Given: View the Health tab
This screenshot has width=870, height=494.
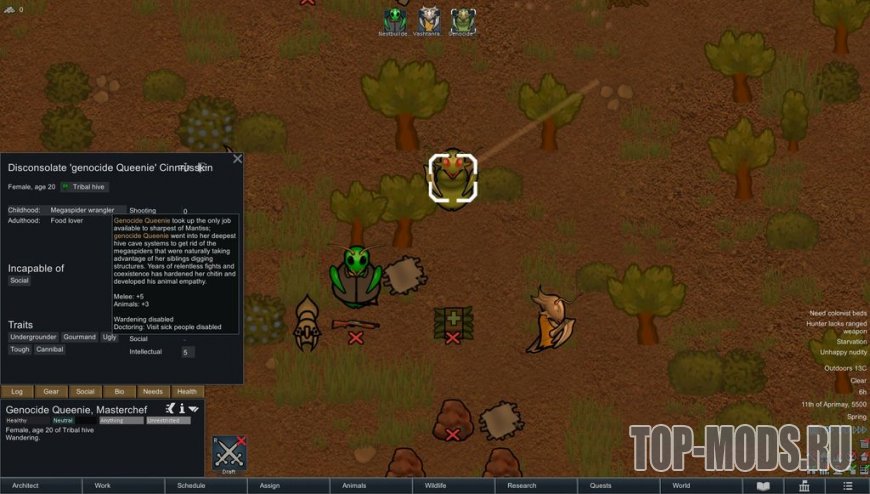Looking at the screenshot, I should point(187,392).
